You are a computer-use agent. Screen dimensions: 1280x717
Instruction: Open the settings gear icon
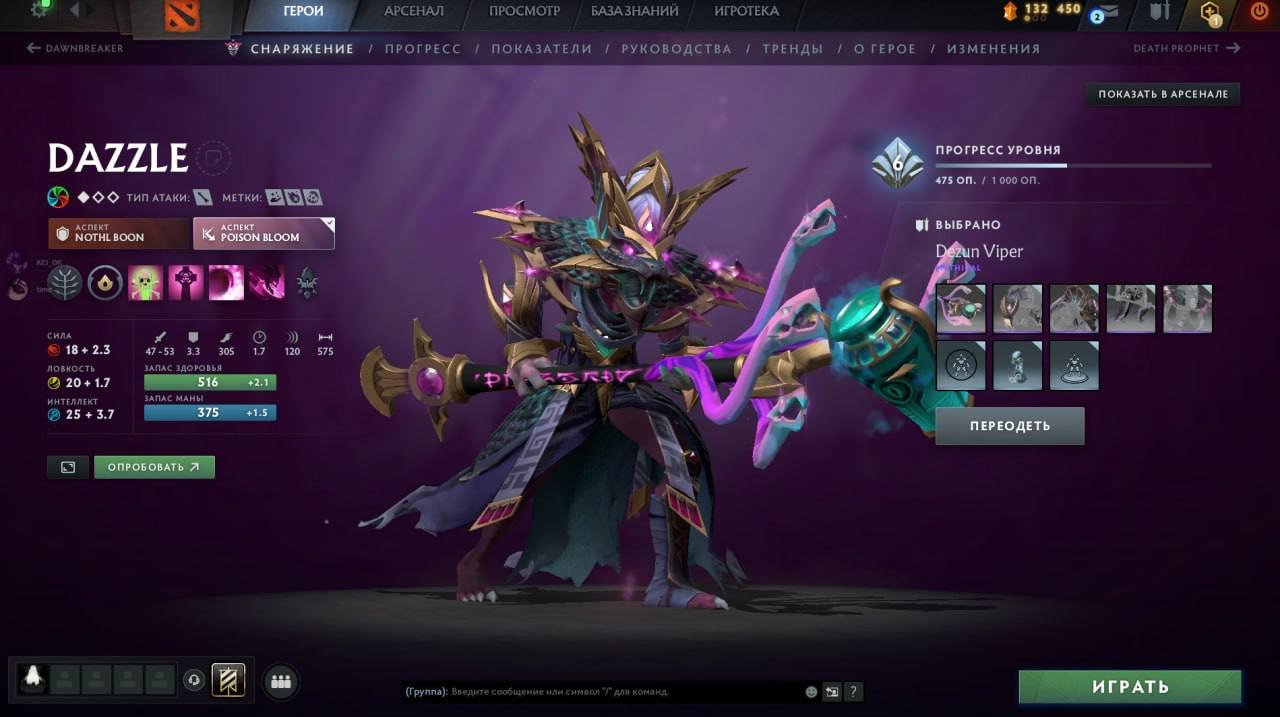[x=41, y=9]
